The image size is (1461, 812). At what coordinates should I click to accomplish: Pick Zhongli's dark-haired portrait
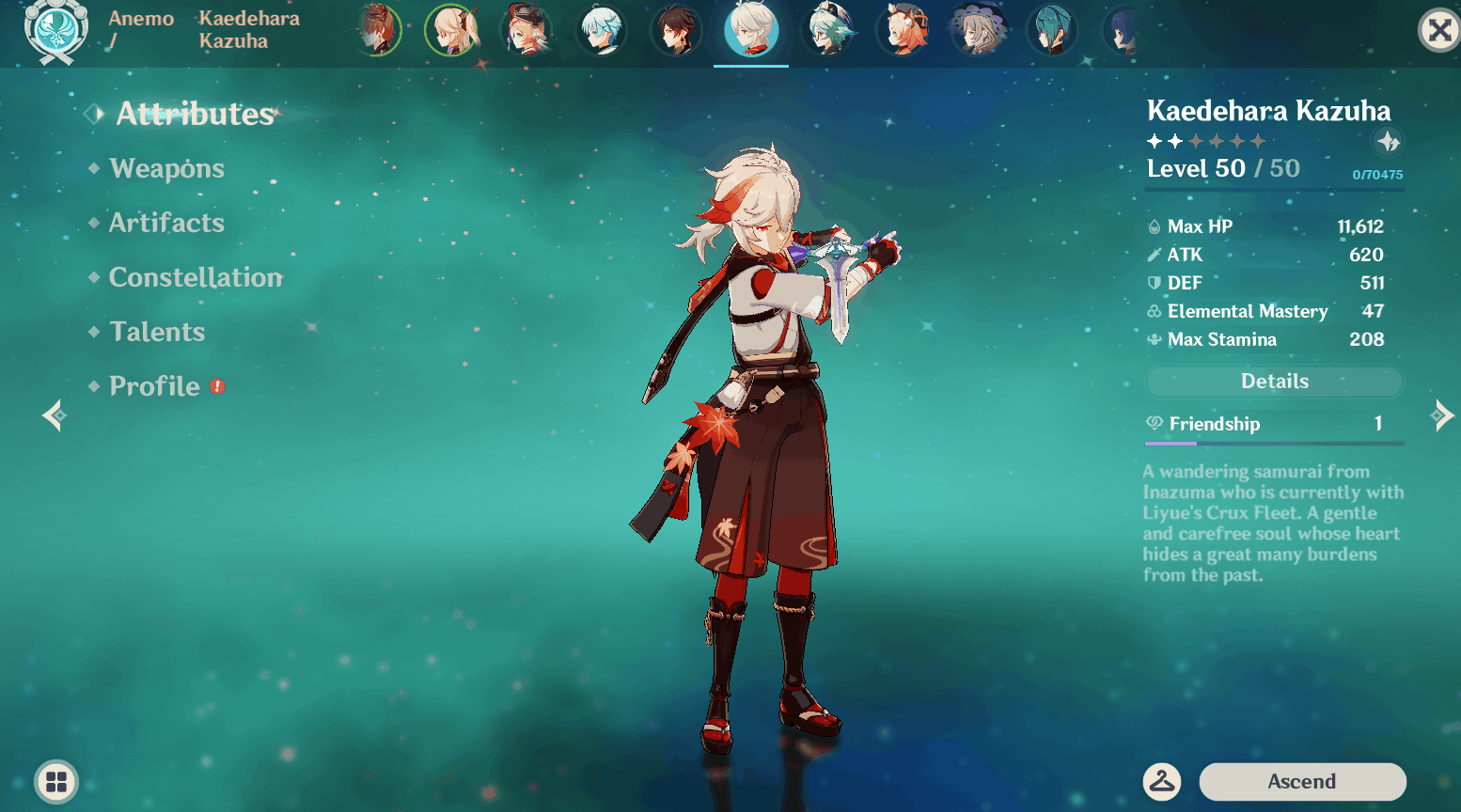(676, 30)
